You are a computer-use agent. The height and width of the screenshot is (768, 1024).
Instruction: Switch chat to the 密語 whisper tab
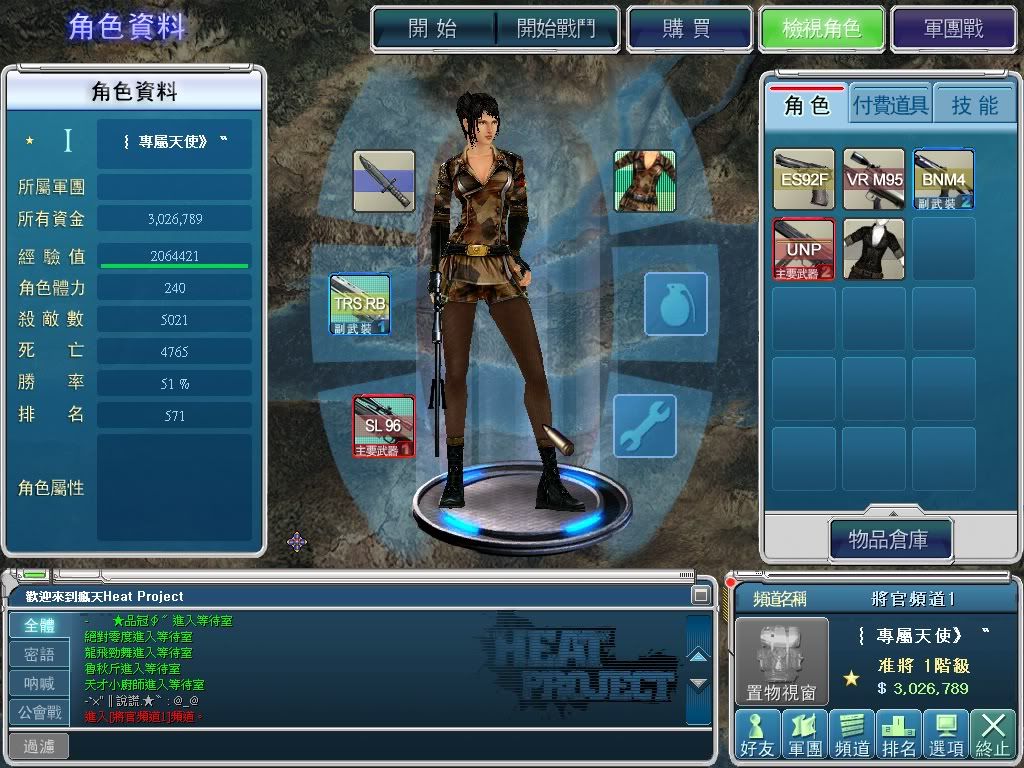pos(40,655)
